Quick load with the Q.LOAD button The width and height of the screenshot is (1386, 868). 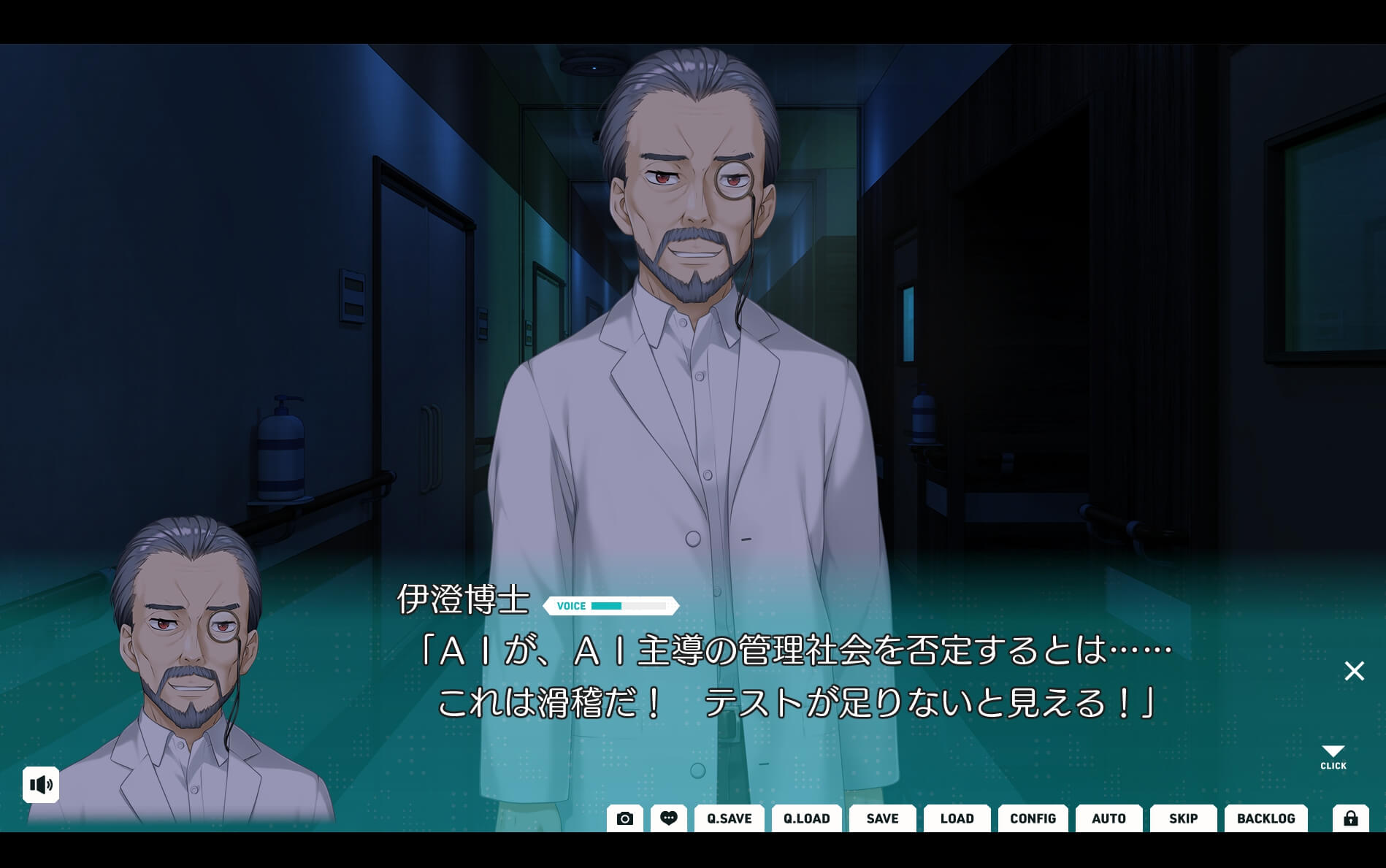click(806, 818)
